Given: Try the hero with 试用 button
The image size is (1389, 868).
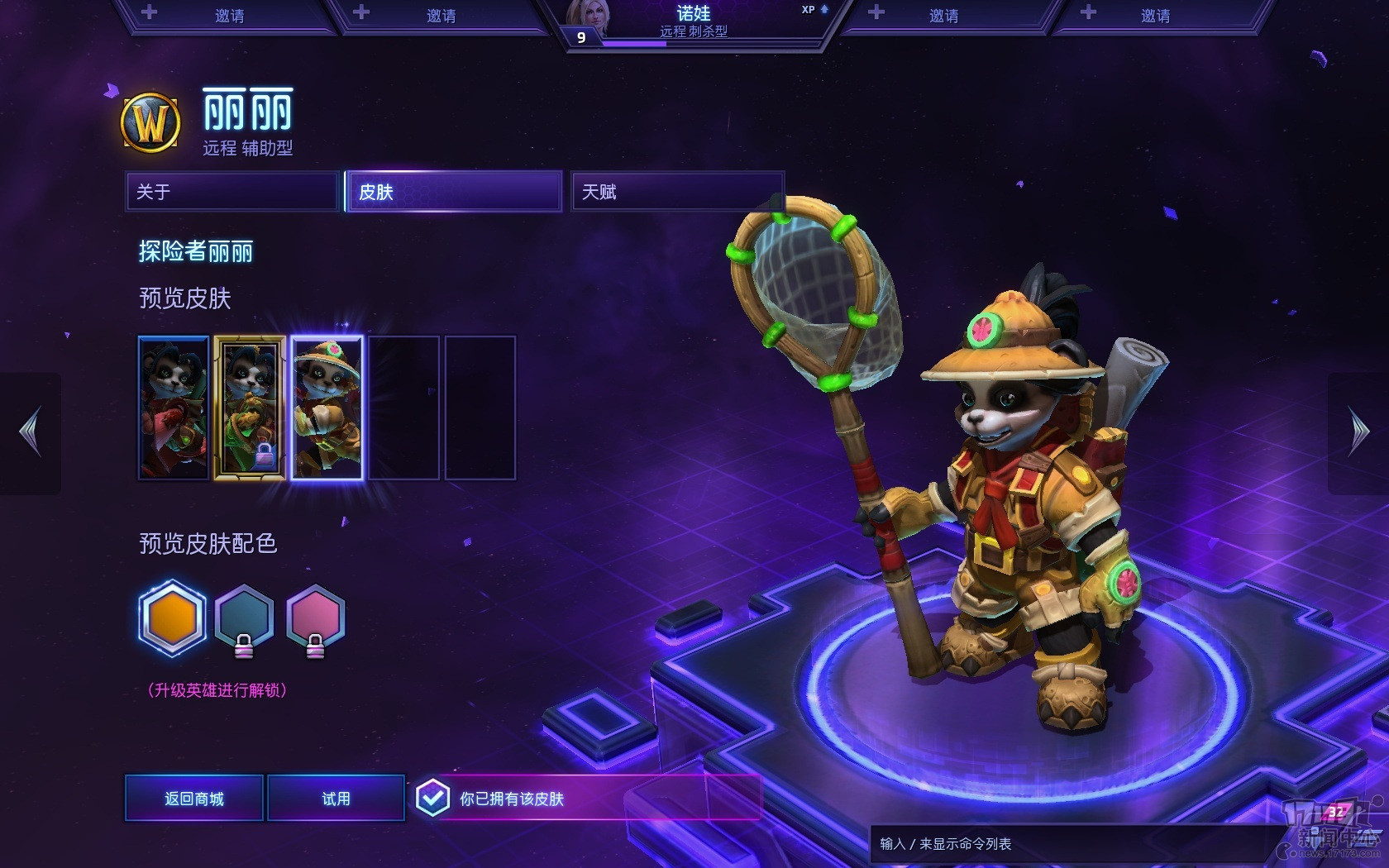Looking at the screenshot, I should (x=336, y=798).
